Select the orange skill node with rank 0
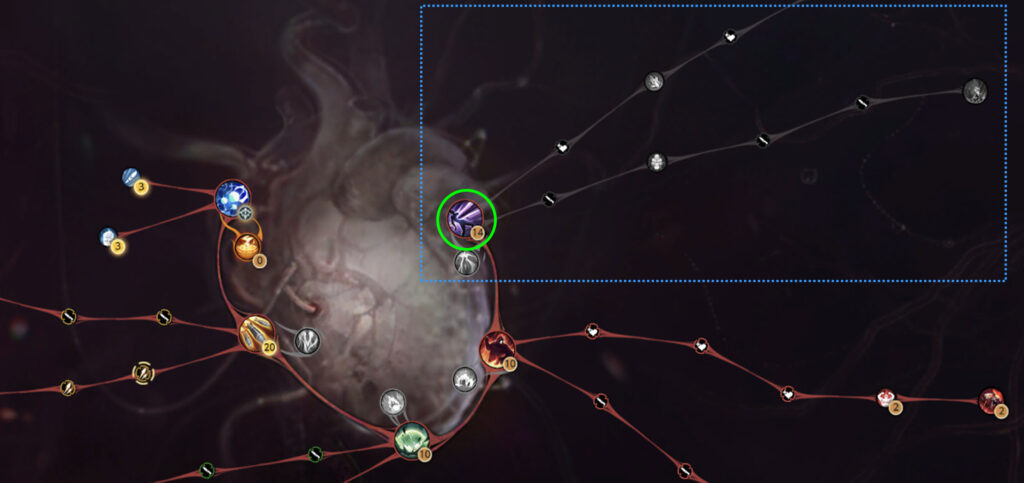The image size is (1024, 483). click(247, 246)
